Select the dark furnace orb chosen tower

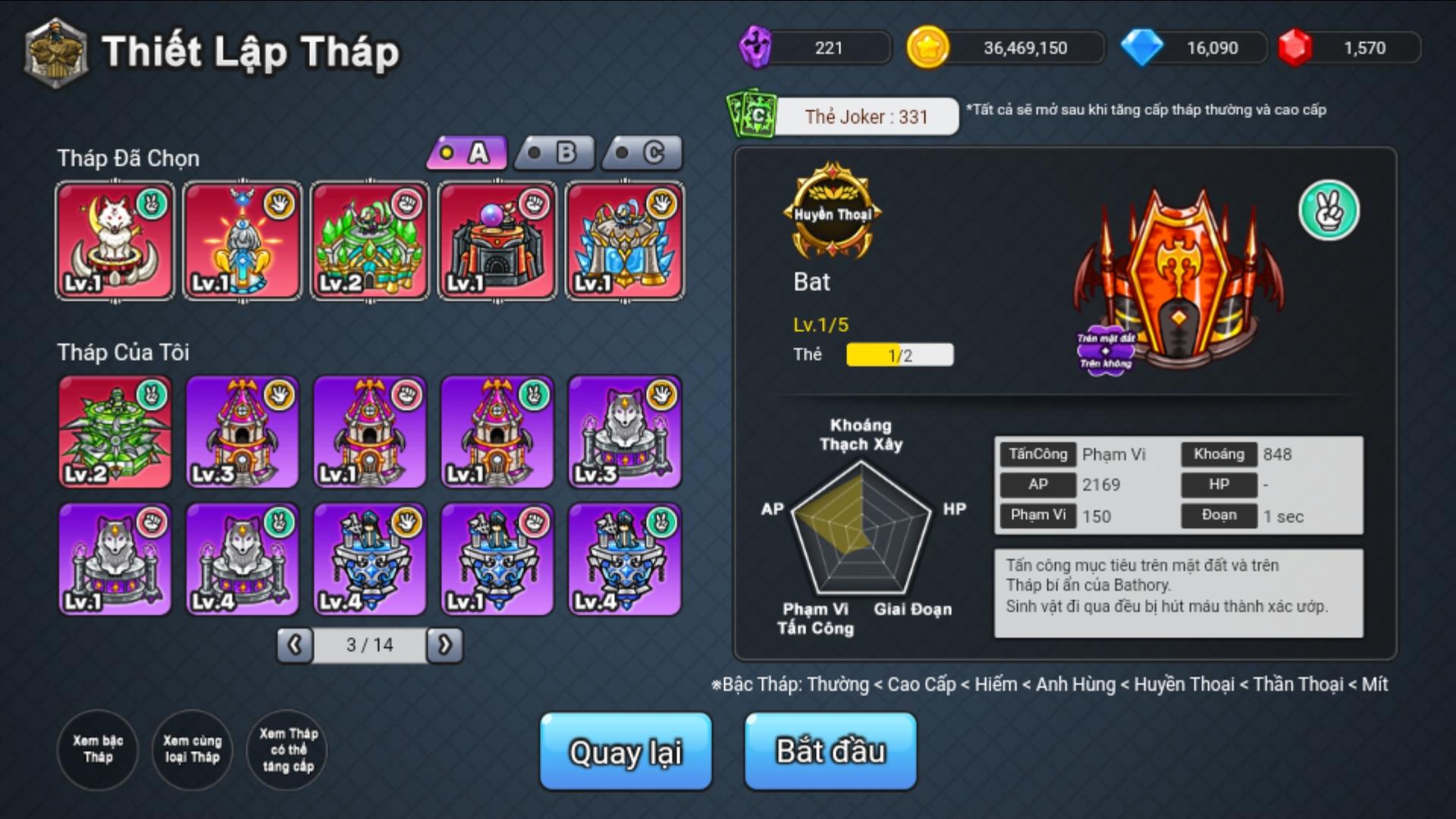click(497, 240)
